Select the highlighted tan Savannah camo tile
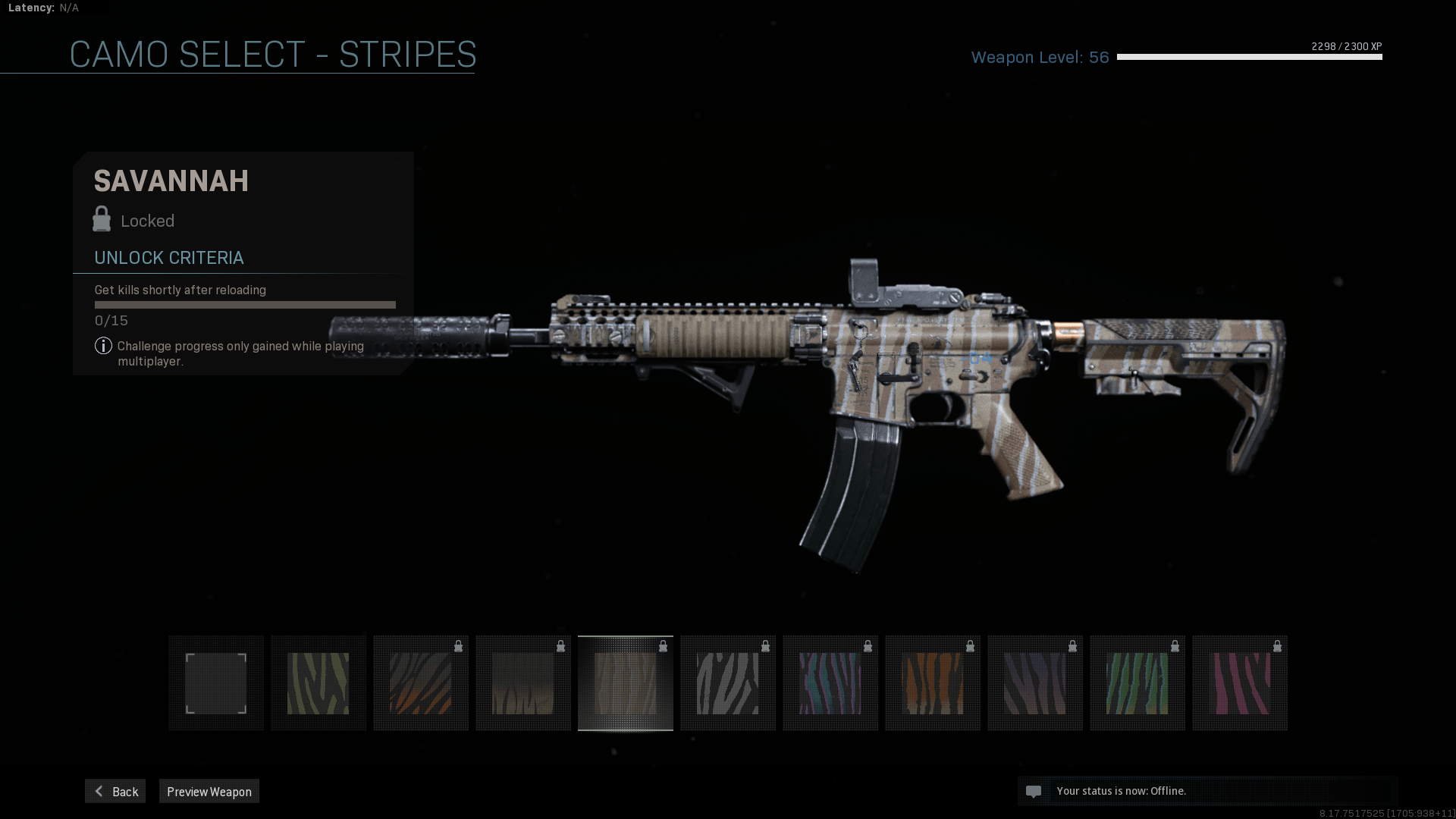This screenshot has width=1456, height=819. click(626, 683)
